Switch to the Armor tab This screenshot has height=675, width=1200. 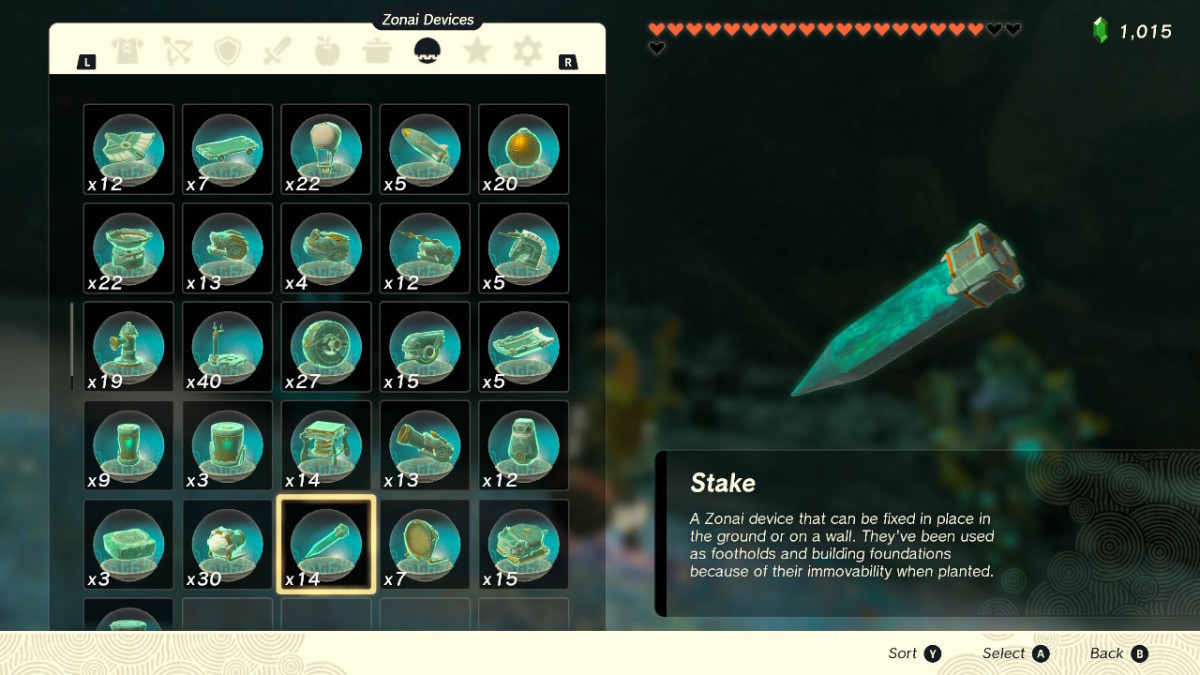[128, 51]
